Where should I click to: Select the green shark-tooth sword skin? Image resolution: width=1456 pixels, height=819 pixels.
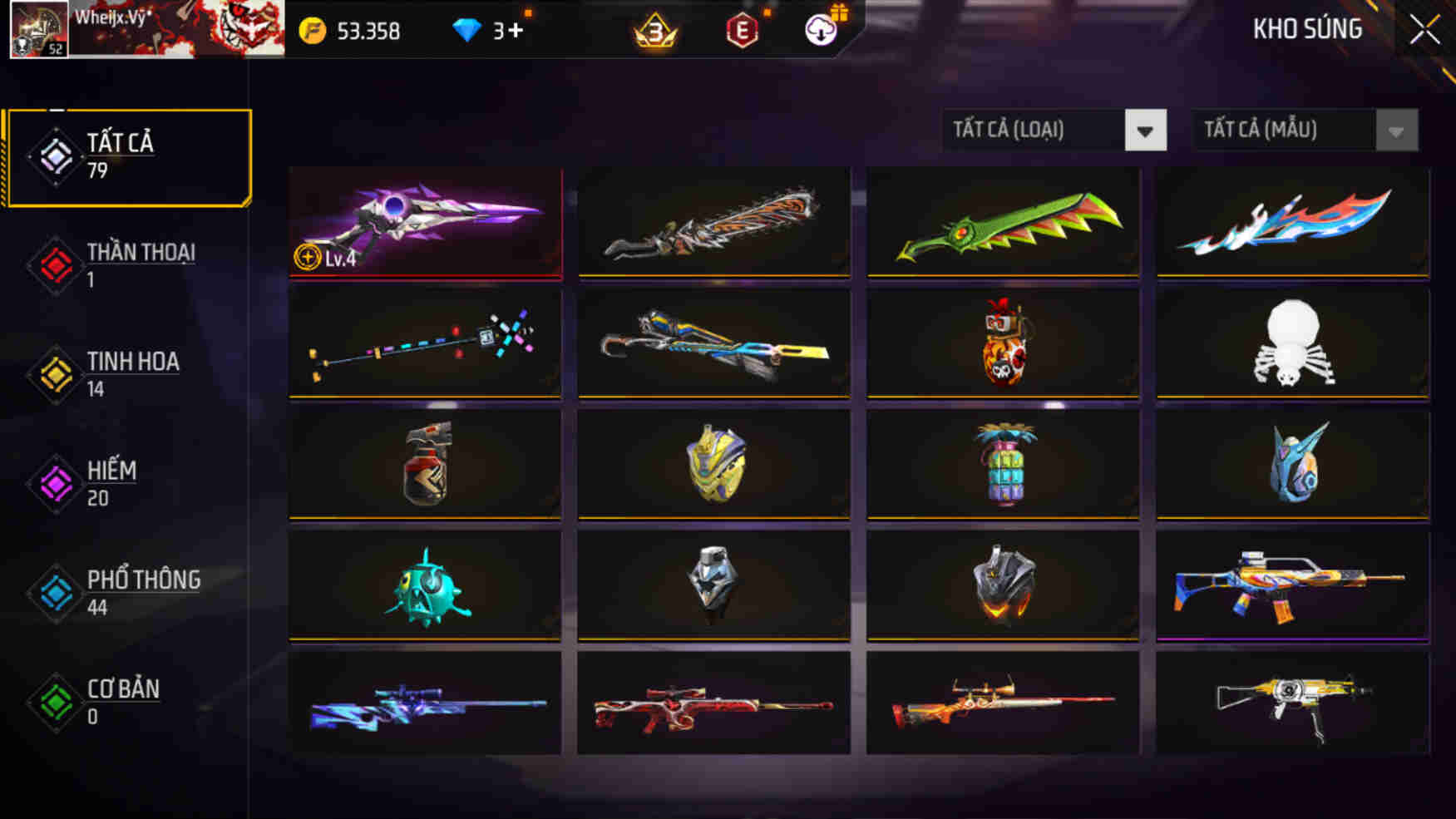pos(1001,224)
